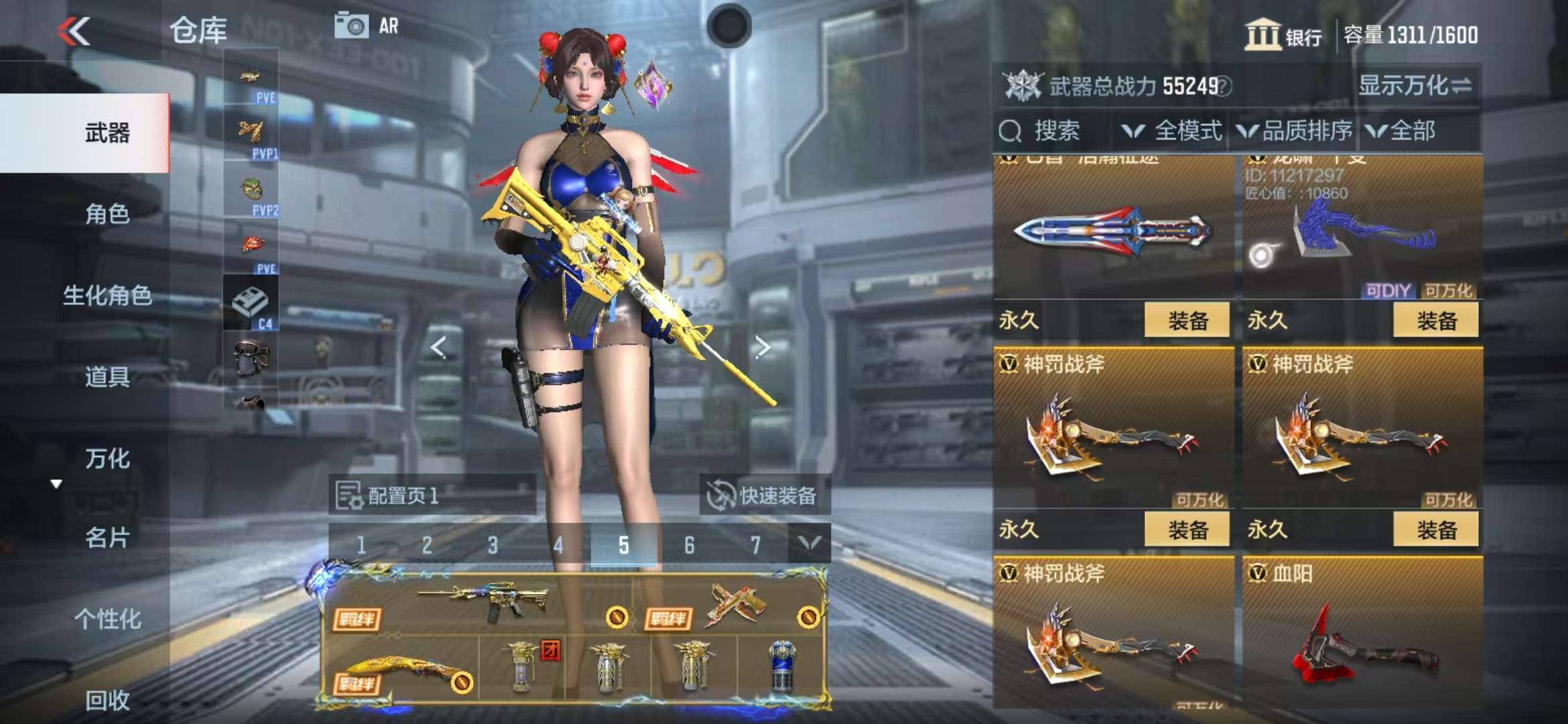Open the 银行 (Bank) storage
The width and height of the screenshot is (1568, 724).
point(1283,35)
